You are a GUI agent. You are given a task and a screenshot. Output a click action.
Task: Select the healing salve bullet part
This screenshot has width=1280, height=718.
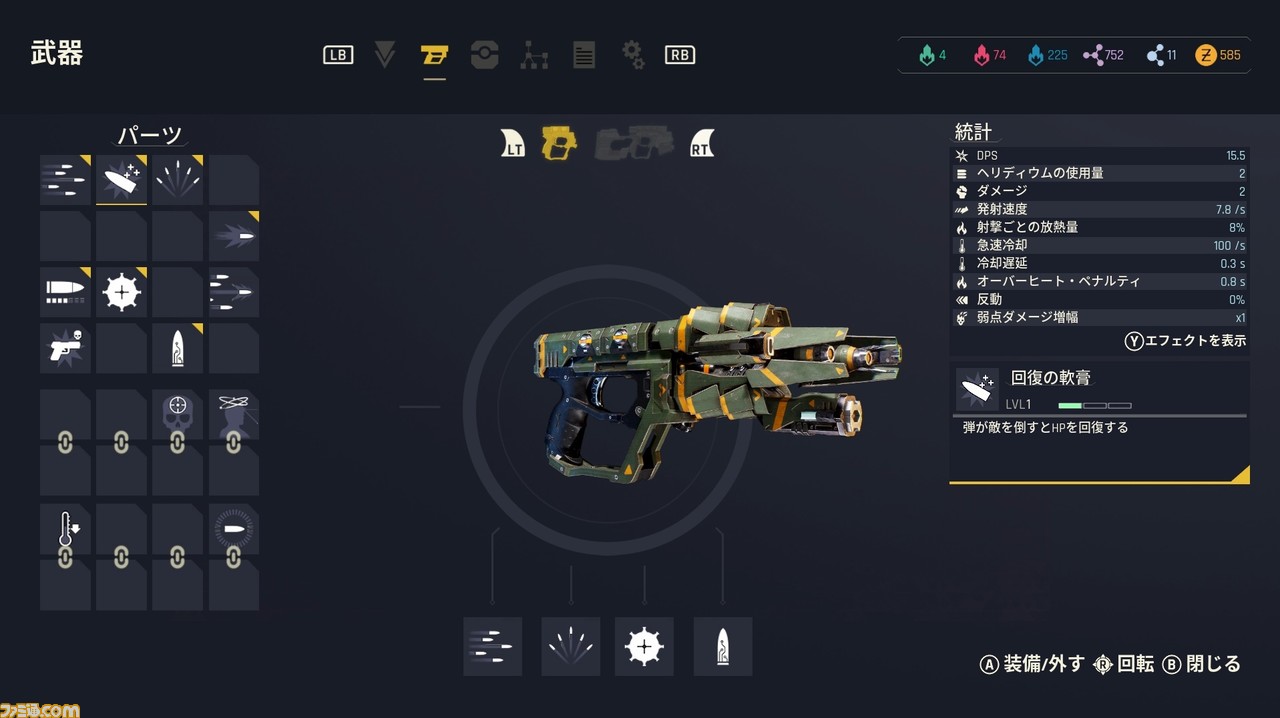pos(122,180)
